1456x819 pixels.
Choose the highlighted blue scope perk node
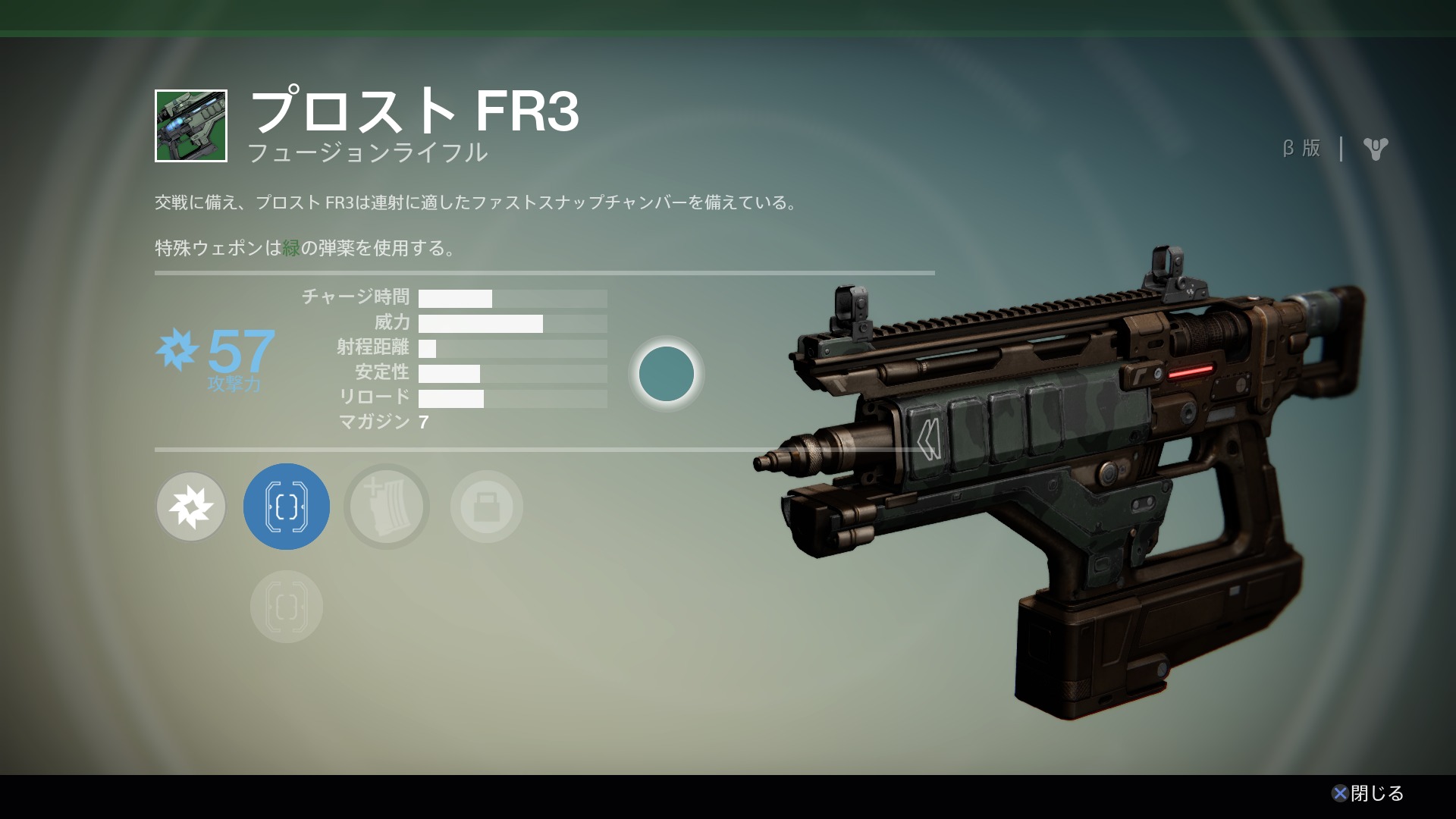(x=287, y=507)
